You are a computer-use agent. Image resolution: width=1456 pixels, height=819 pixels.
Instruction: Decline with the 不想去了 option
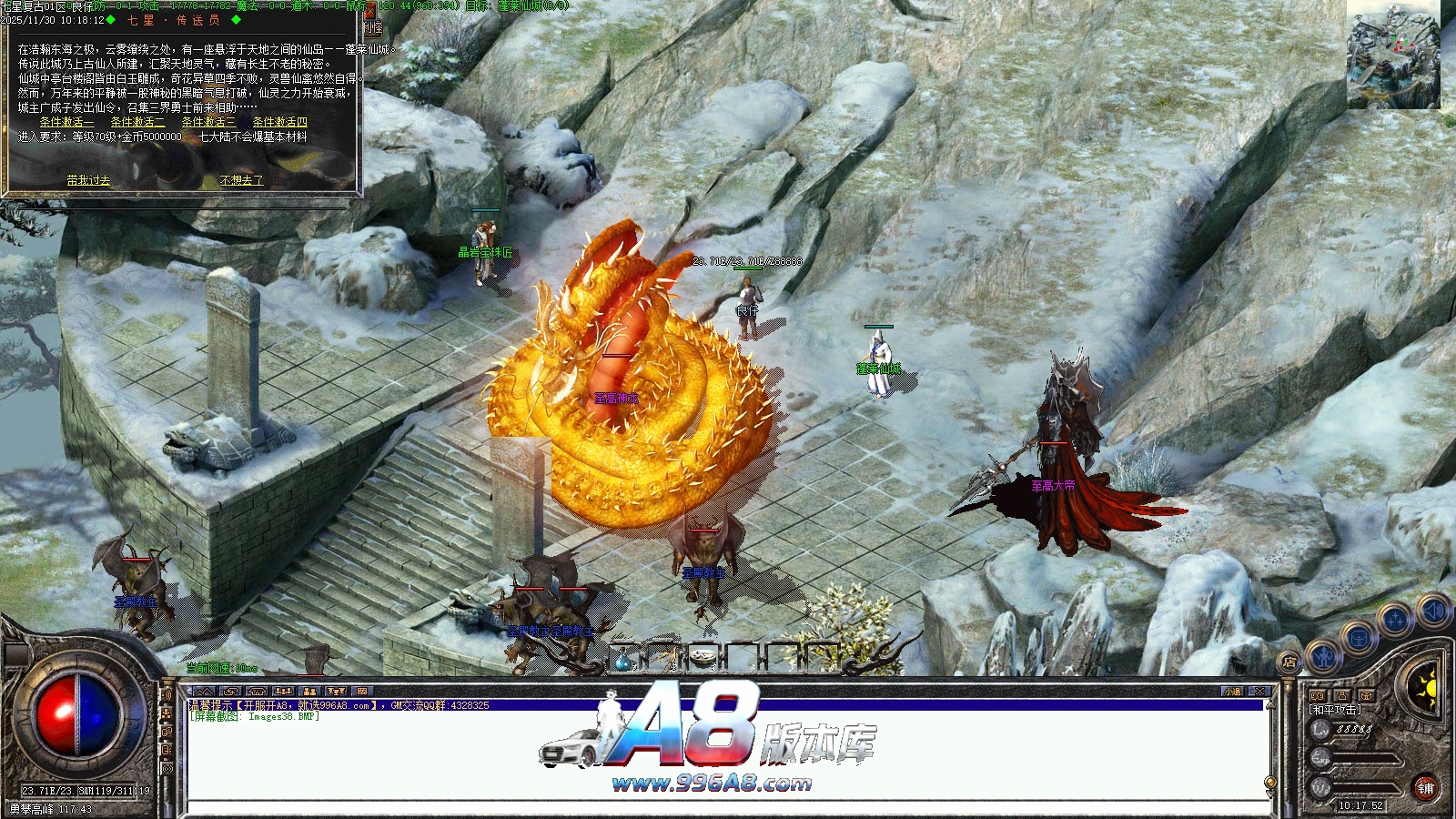point(241,180)
